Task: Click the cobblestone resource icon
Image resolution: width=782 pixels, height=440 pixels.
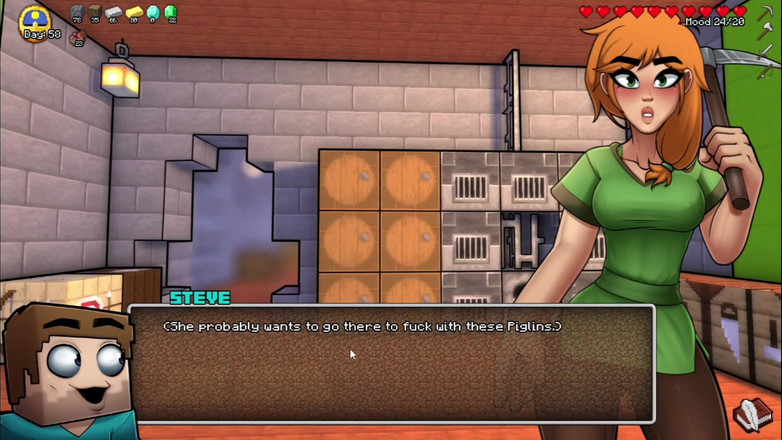Action: tap(78, 12)
